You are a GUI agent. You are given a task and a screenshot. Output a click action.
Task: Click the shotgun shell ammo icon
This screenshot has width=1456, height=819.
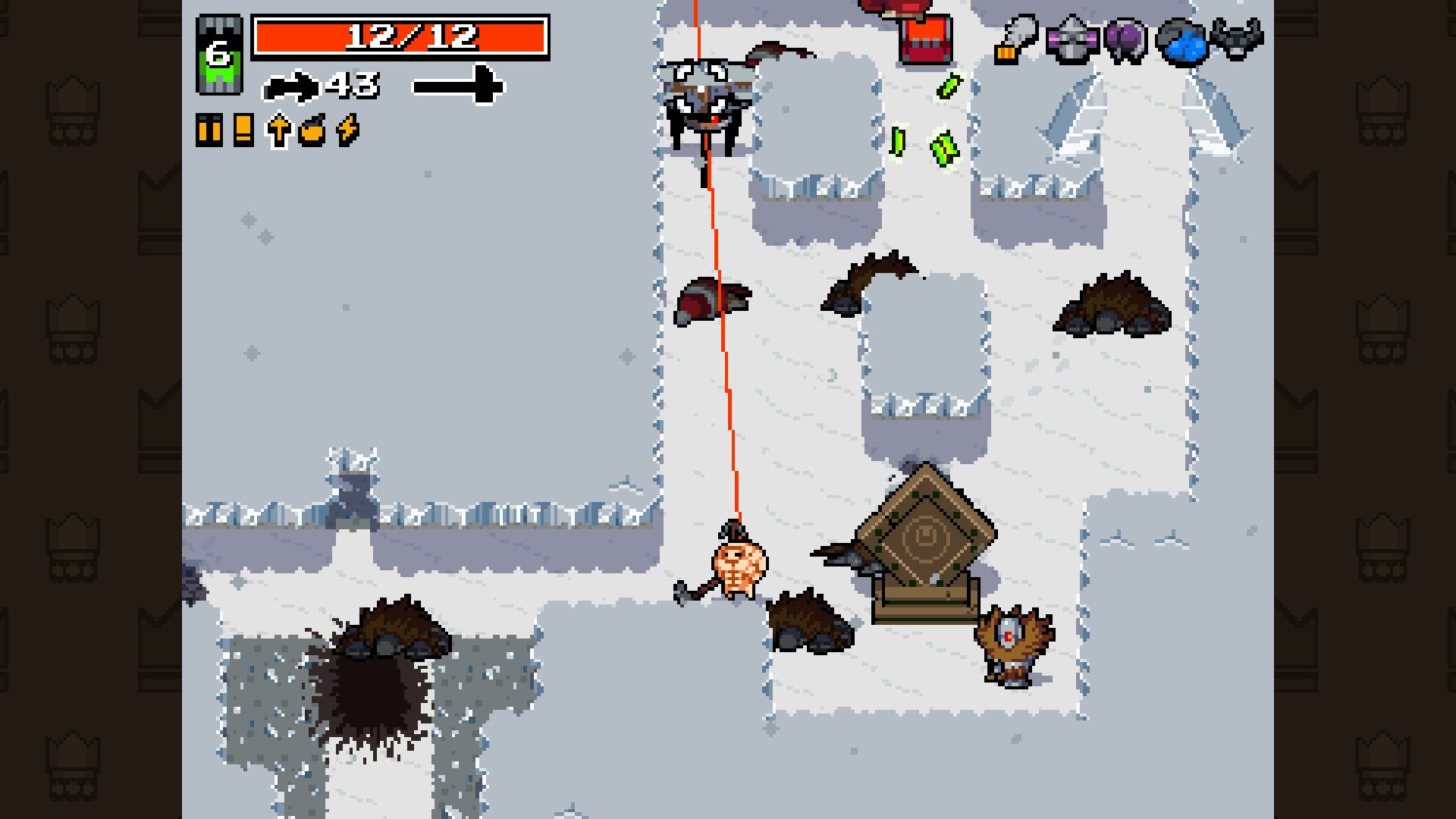pyautogui.click(x=243, y=130)
